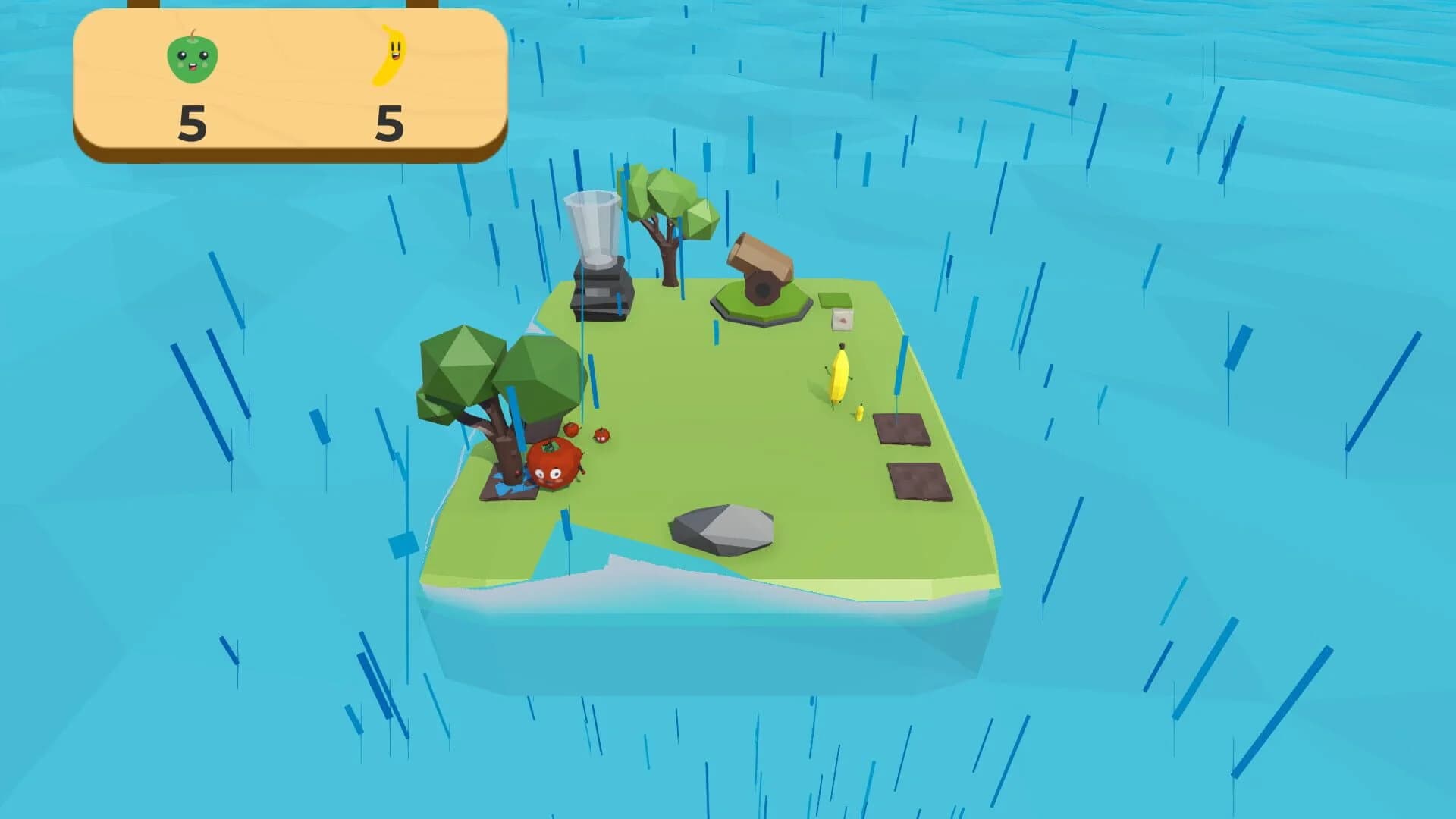Select the smiling banana icon on scoreboard
1456x819 pixels.
[391, 55]
